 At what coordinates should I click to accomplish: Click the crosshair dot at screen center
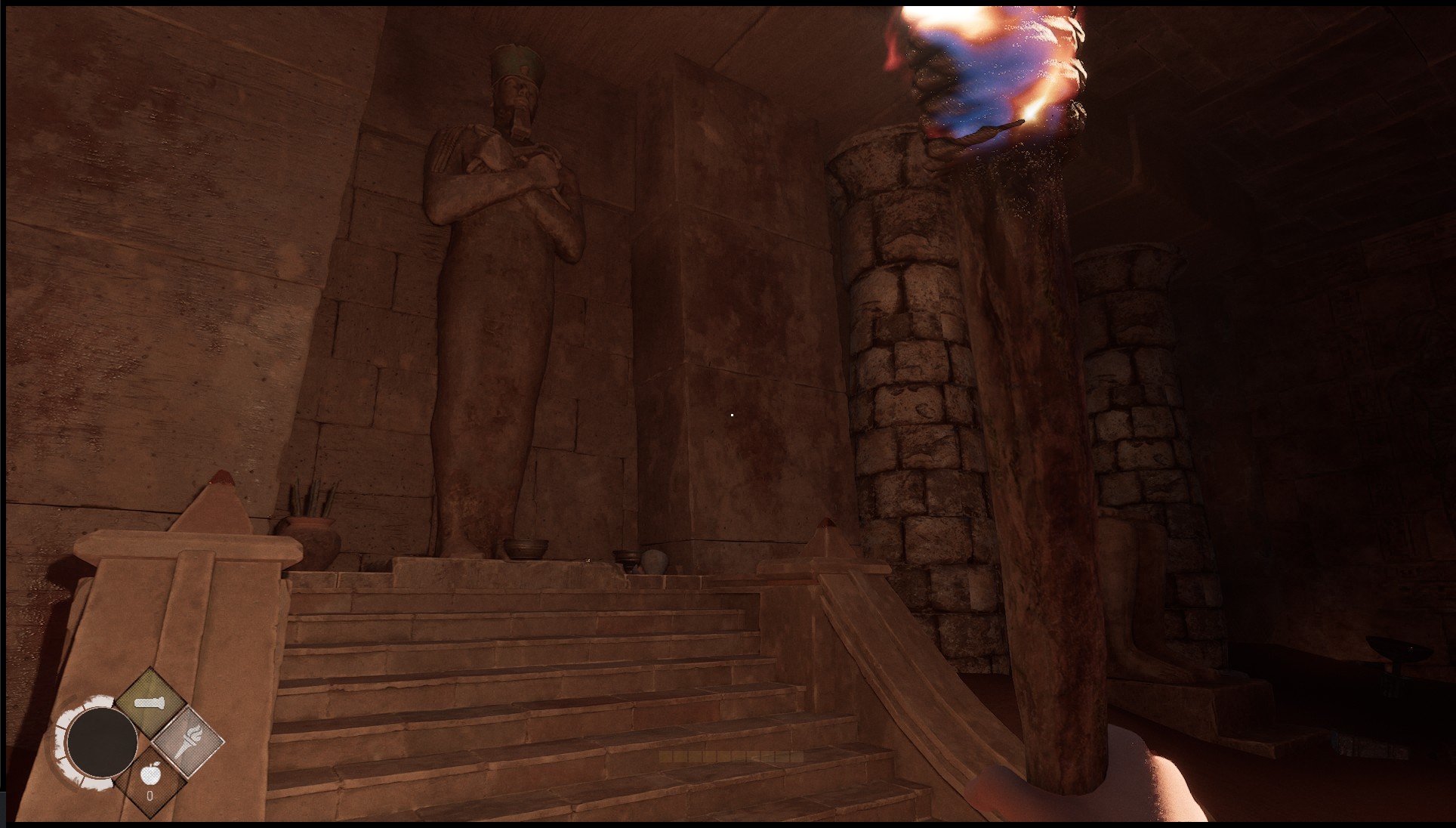(731, 414)
